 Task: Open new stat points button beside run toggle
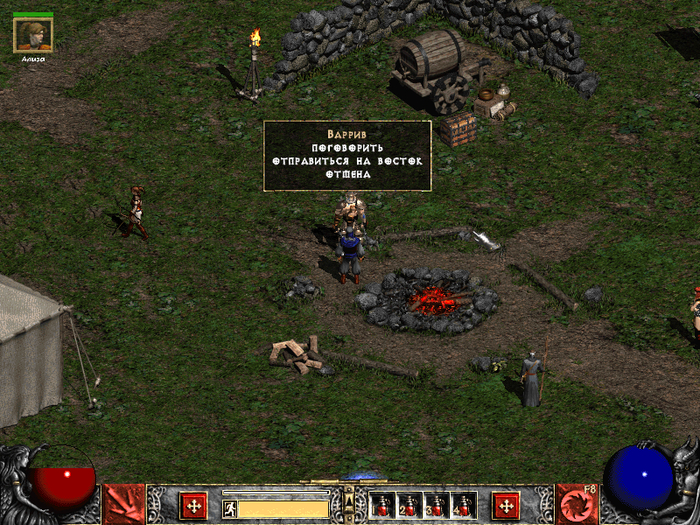[x=193, y=505]
